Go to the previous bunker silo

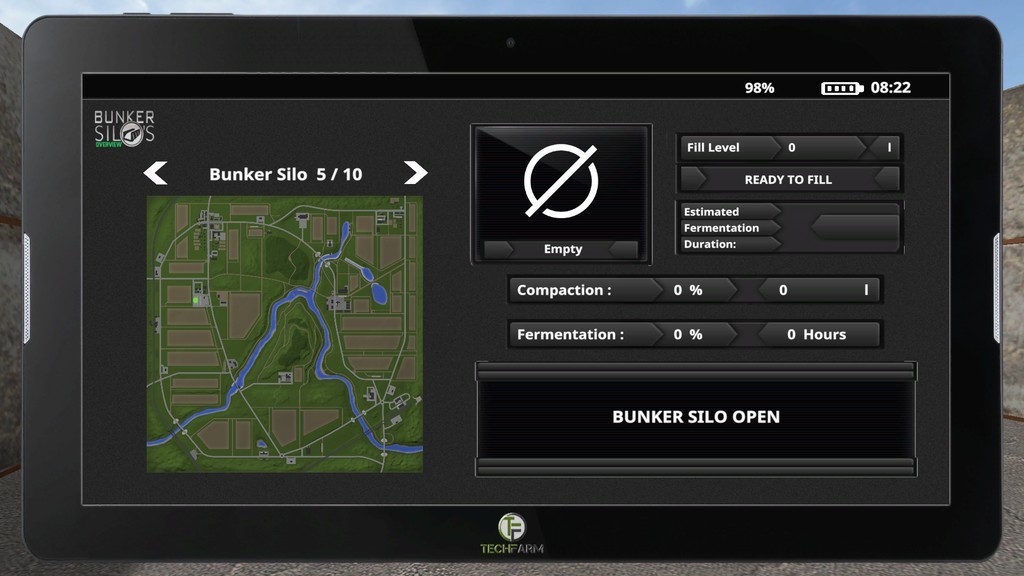155,174
